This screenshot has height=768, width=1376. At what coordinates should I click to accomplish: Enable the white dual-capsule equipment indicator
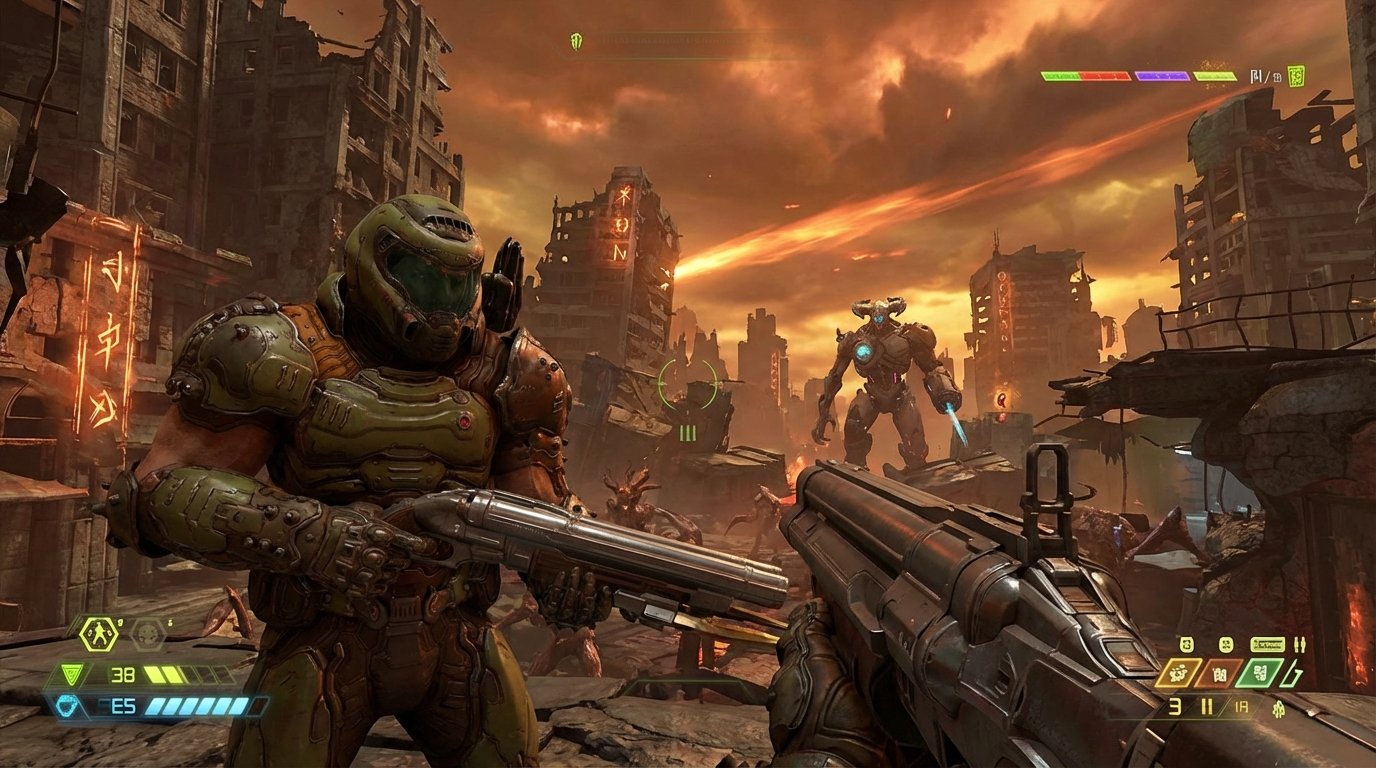pyautogui.click(x=1300, y=645)
